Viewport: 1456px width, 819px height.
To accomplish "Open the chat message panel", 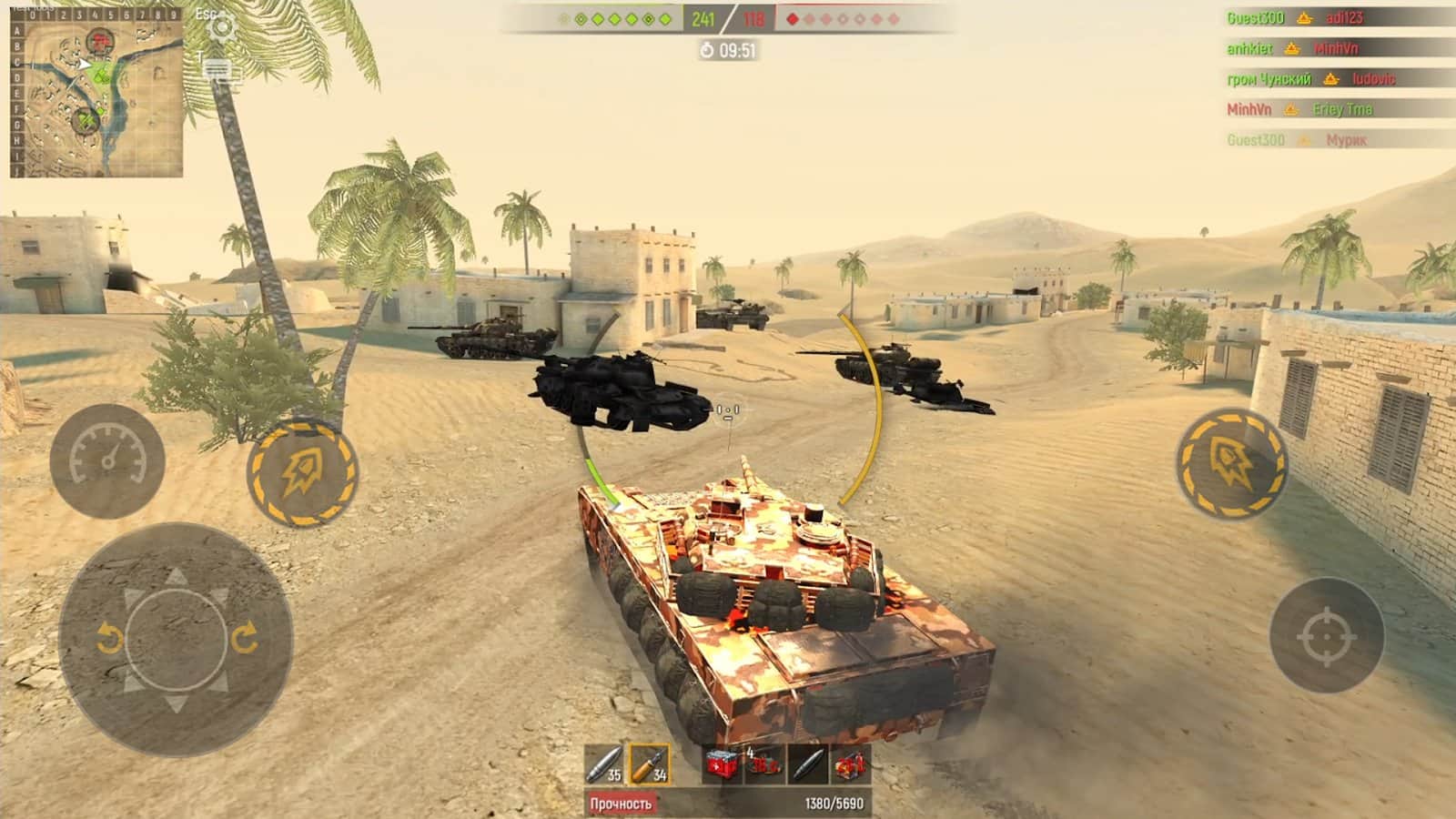I will [219, 71].
